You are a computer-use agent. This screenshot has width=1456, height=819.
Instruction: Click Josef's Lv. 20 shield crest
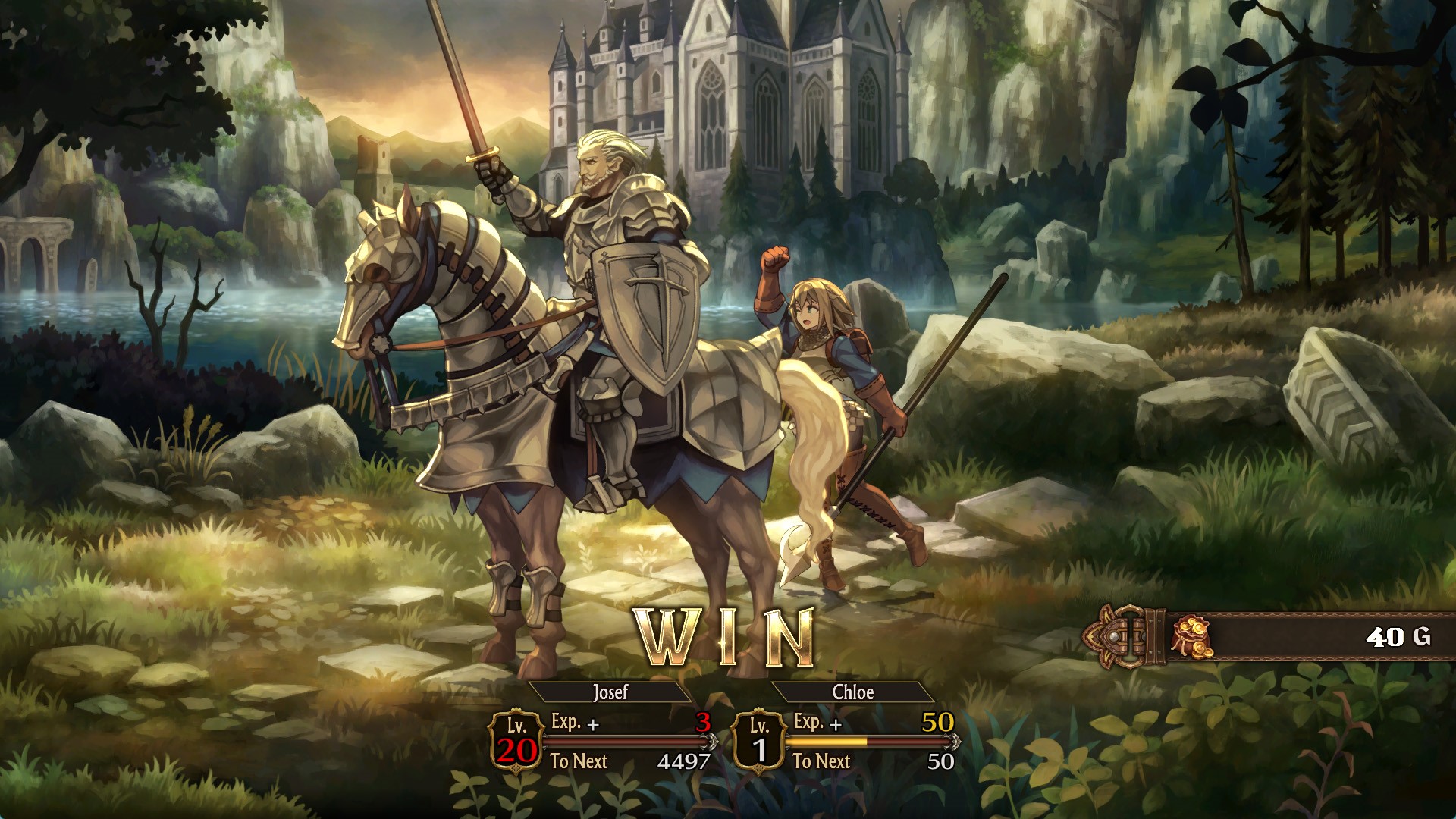[x=516, y=741]
